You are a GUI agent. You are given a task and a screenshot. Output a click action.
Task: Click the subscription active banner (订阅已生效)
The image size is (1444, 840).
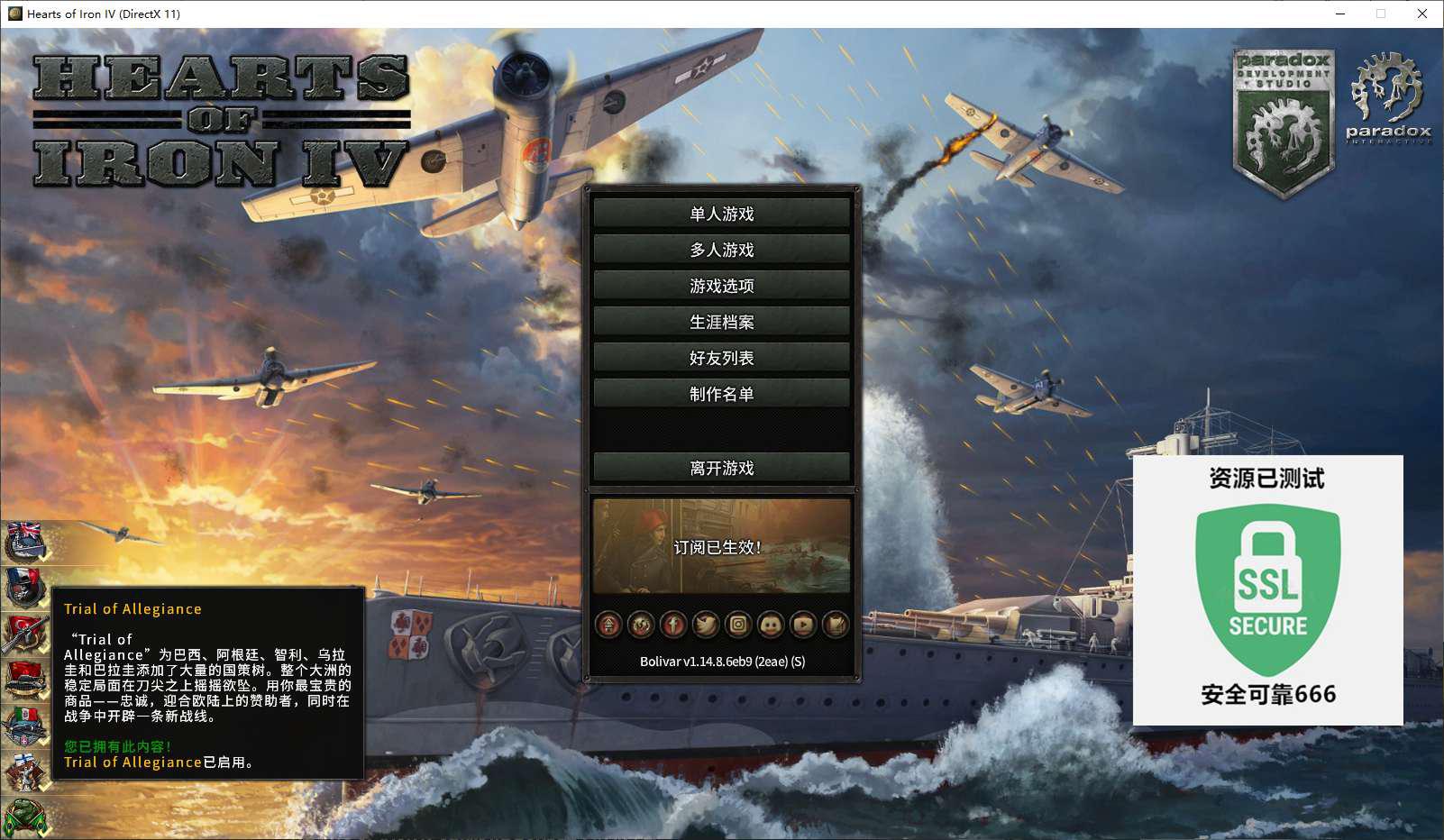721,546
